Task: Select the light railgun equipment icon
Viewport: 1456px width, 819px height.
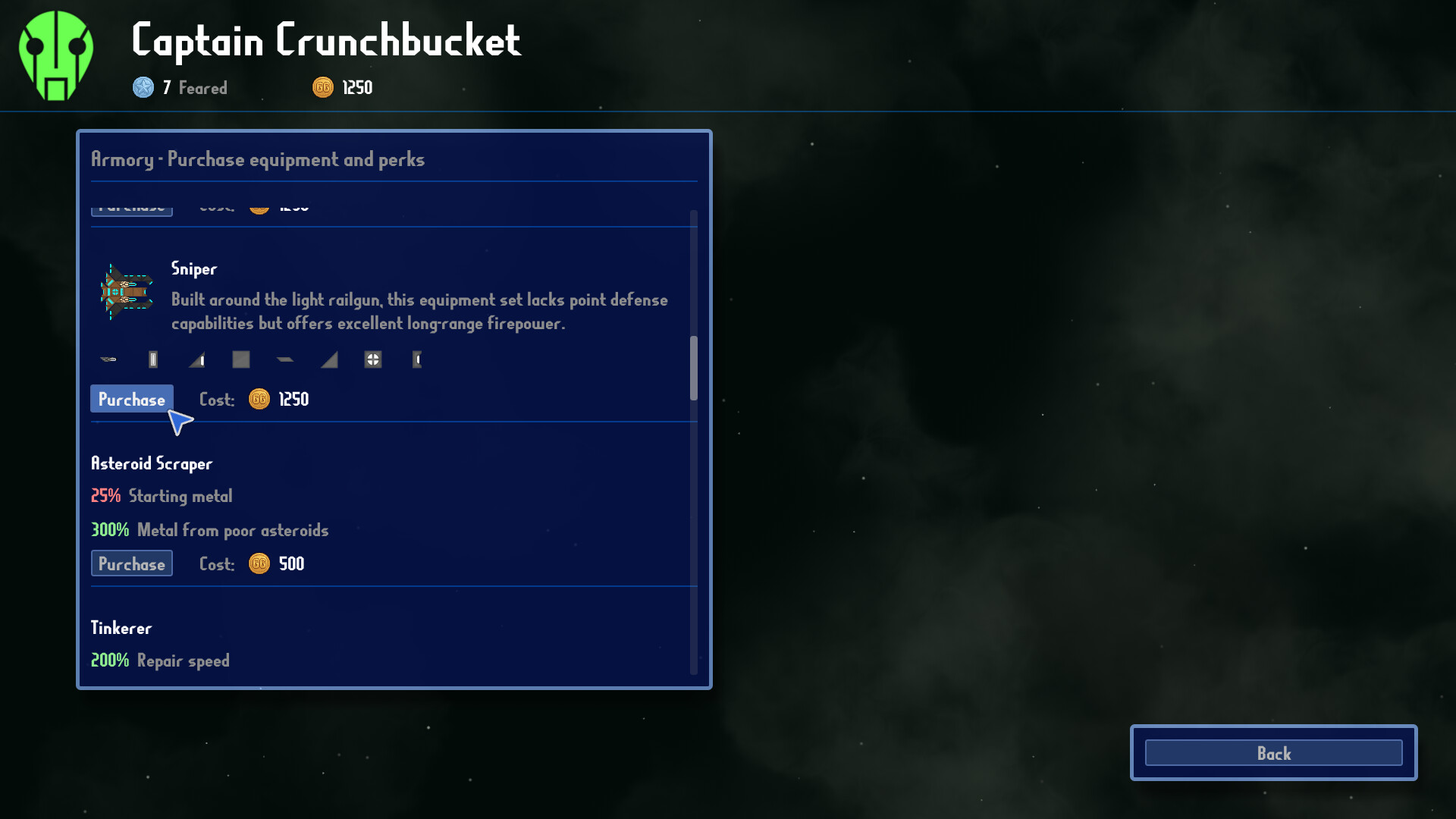Action: point(109,359)
